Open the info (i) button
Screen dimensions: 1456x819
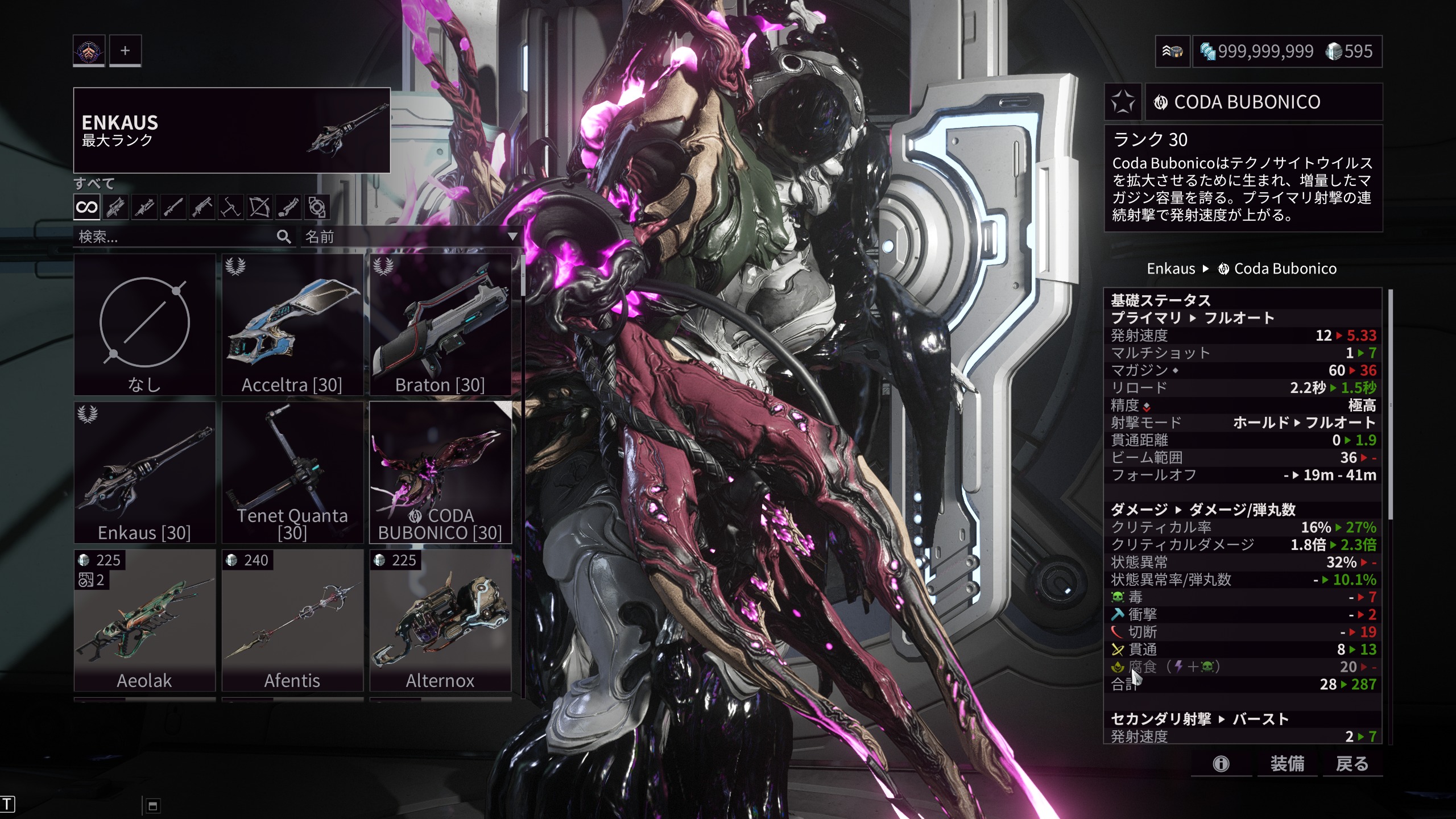tap(1221, 763)
